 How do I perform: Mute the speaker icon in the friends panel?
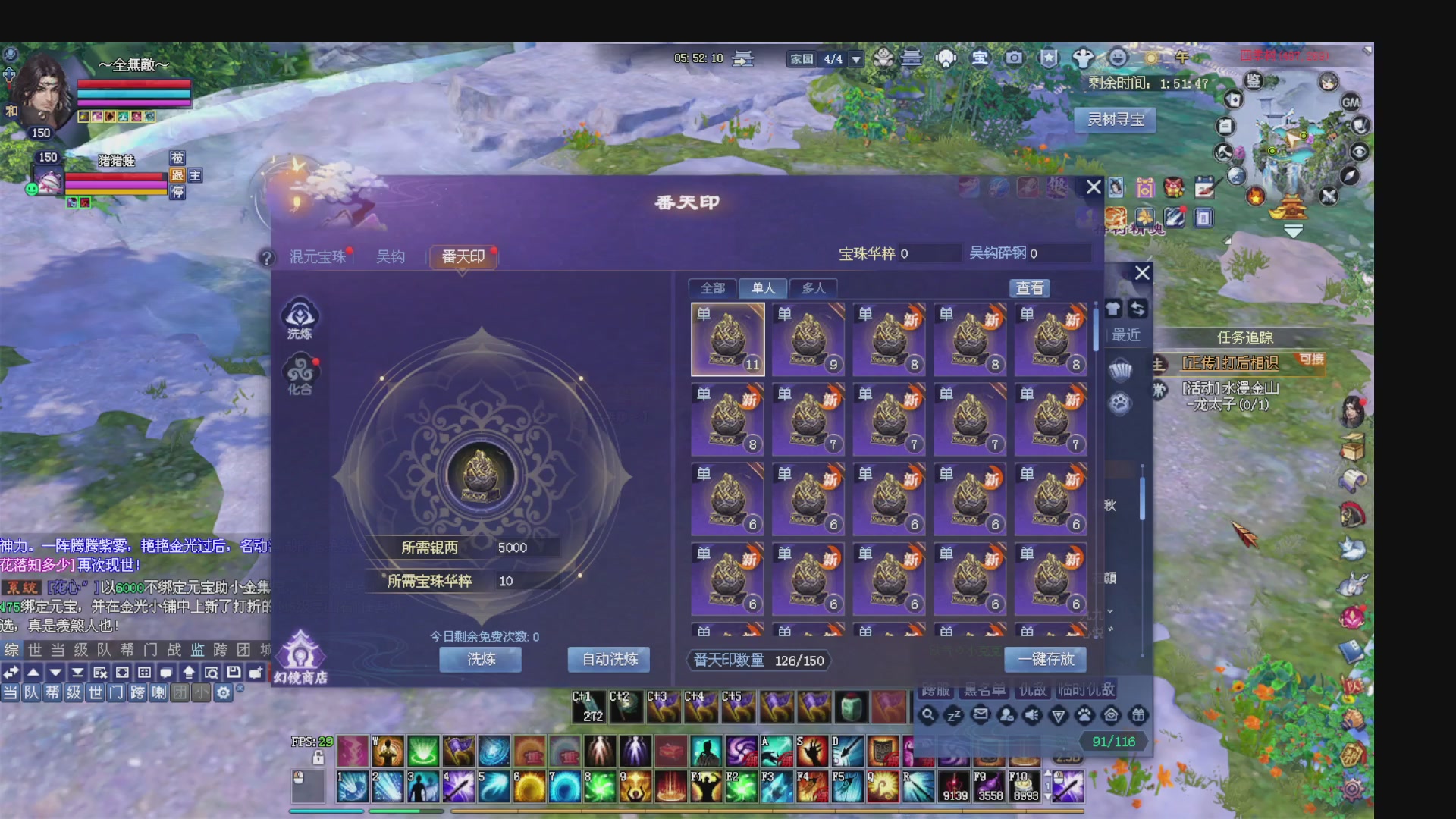1033,715
